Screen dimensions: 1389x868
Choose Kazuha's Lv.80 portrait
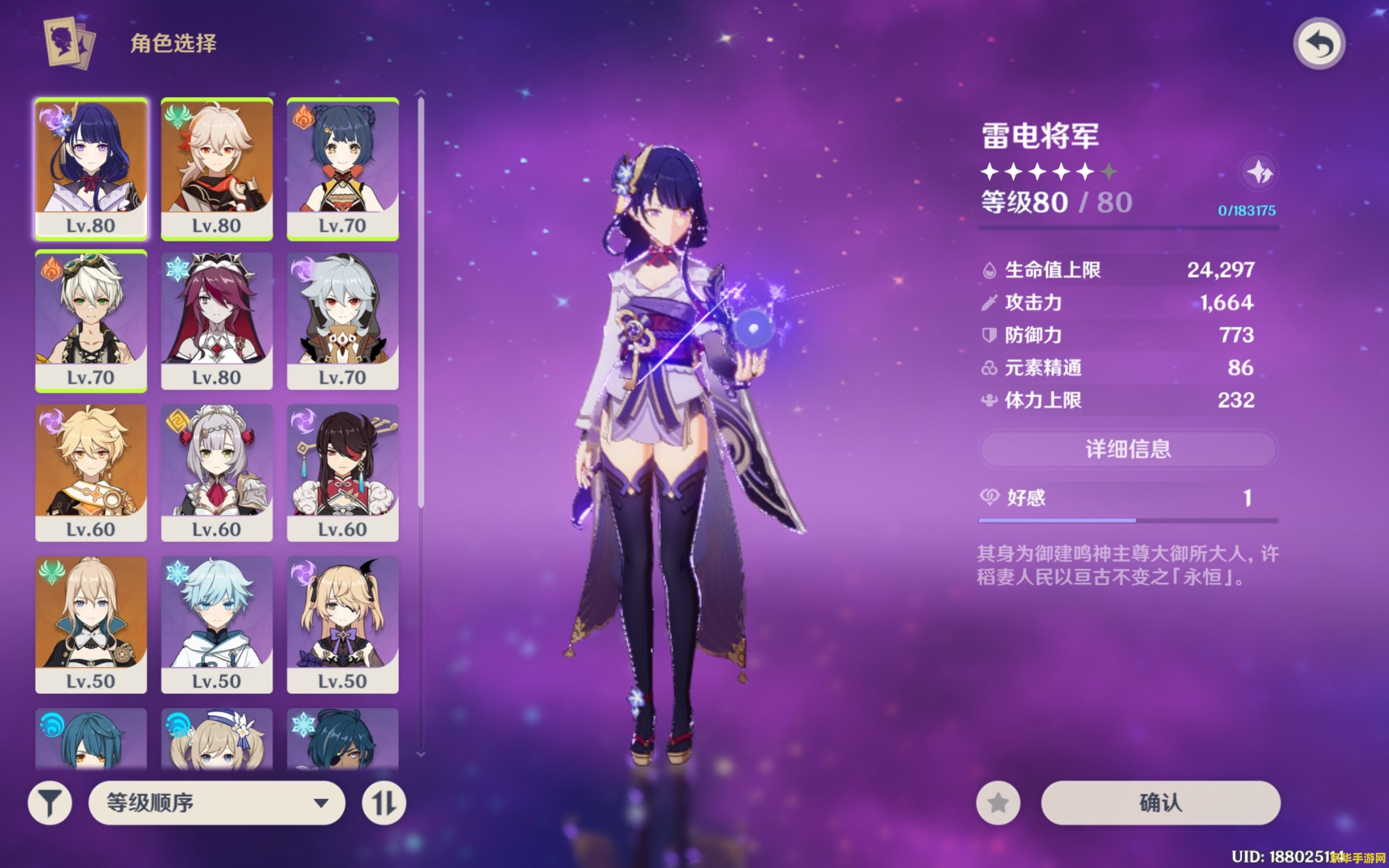(216, 168)
